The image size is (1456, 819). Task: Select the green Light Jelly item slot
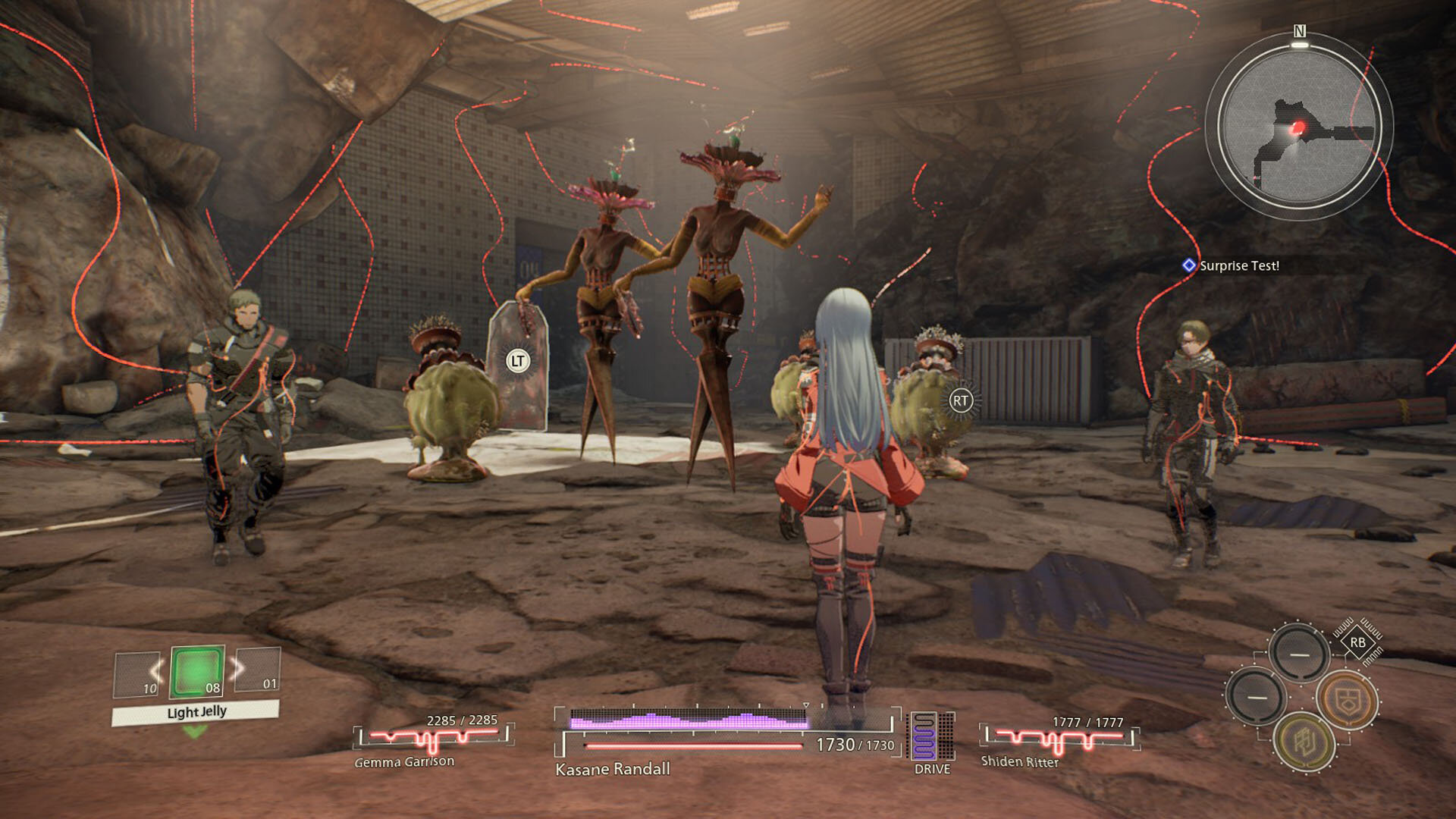point(197,672)
